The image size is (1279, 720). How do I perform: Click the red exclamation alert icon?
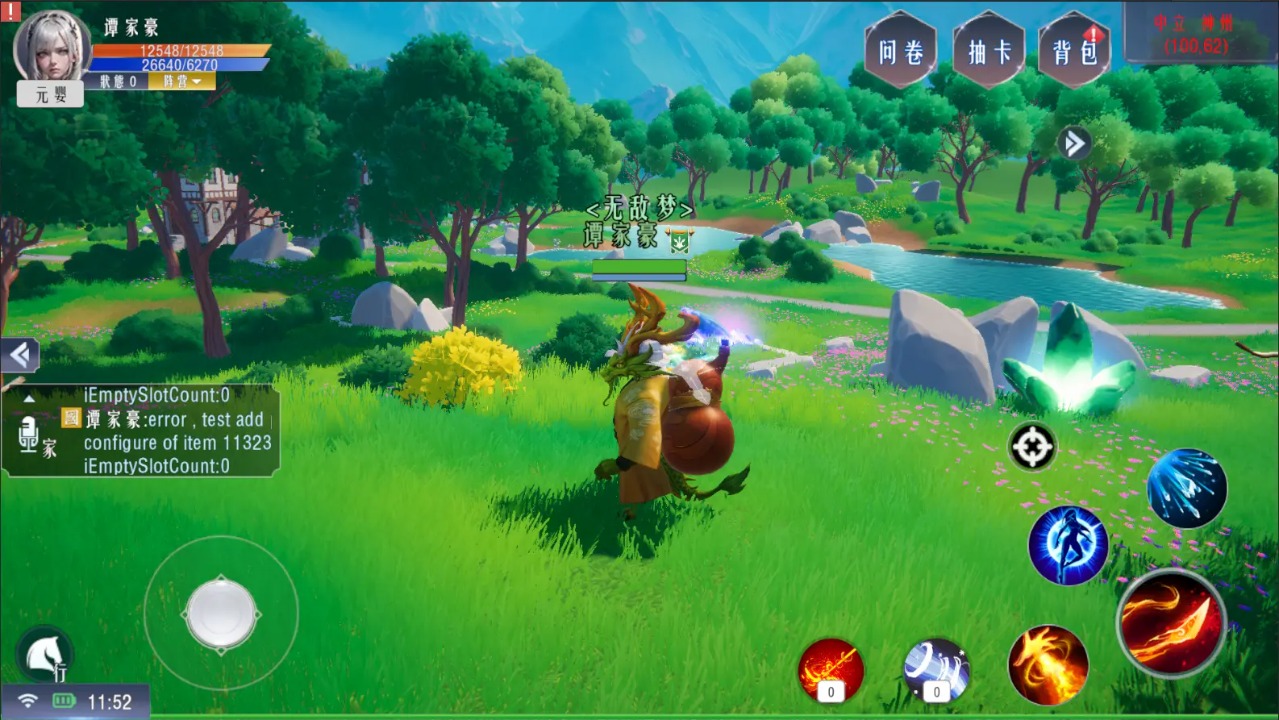[11, 11]
